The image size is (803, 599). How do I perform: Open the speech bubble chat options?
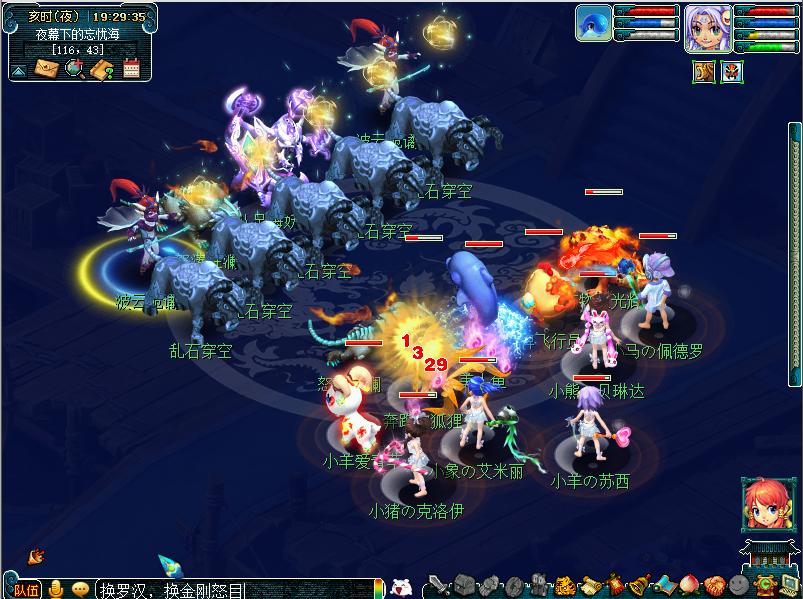(80, 589)
